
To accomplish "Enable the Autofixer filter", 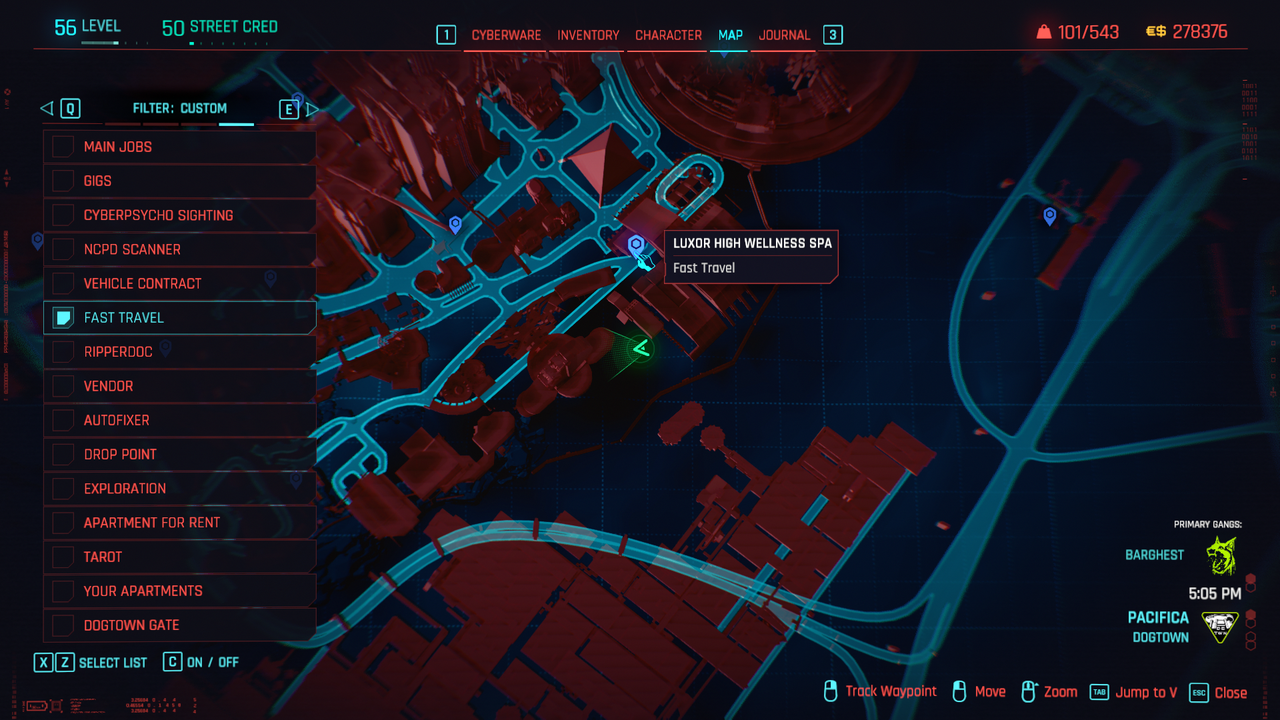I will (x=63, y=420).
